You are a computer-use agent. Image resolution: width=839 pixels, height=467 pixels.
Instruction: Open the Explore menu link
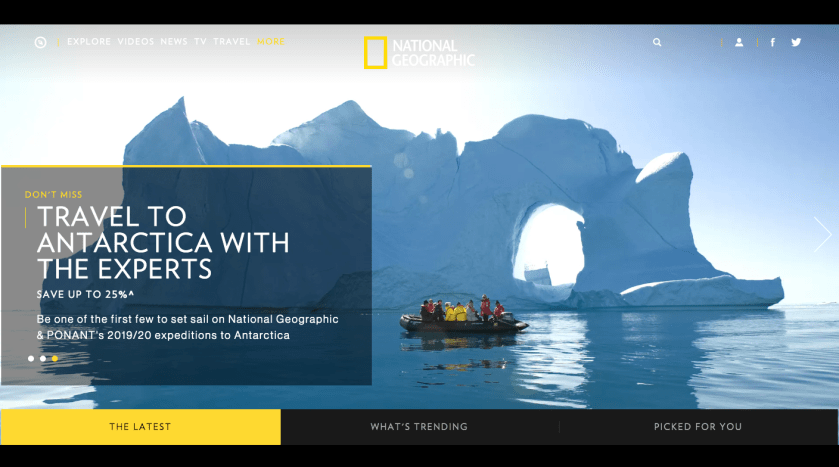click(x=89, y=42)
